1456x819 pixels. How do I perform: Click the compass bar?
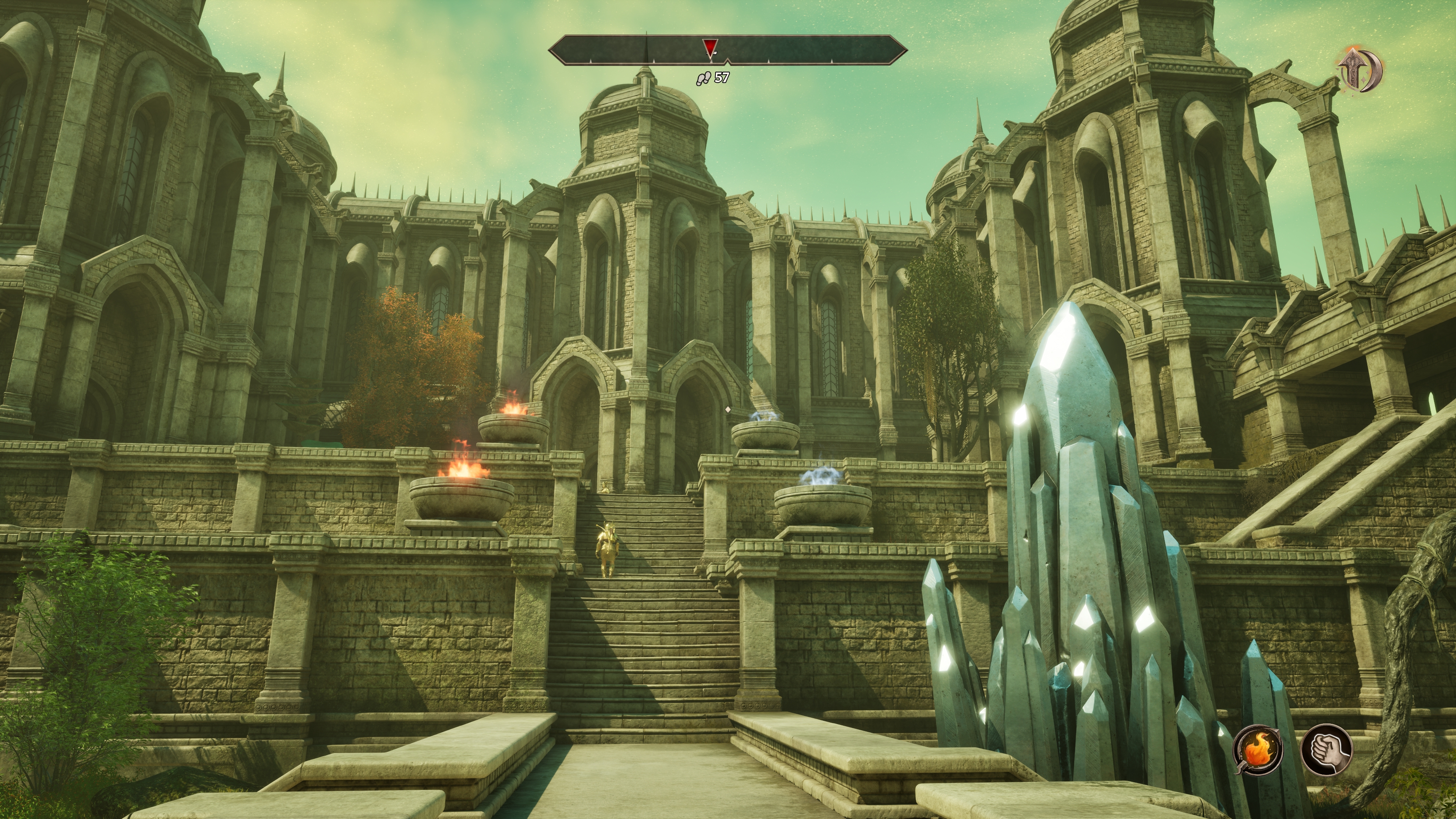click(x=819, y=49)
